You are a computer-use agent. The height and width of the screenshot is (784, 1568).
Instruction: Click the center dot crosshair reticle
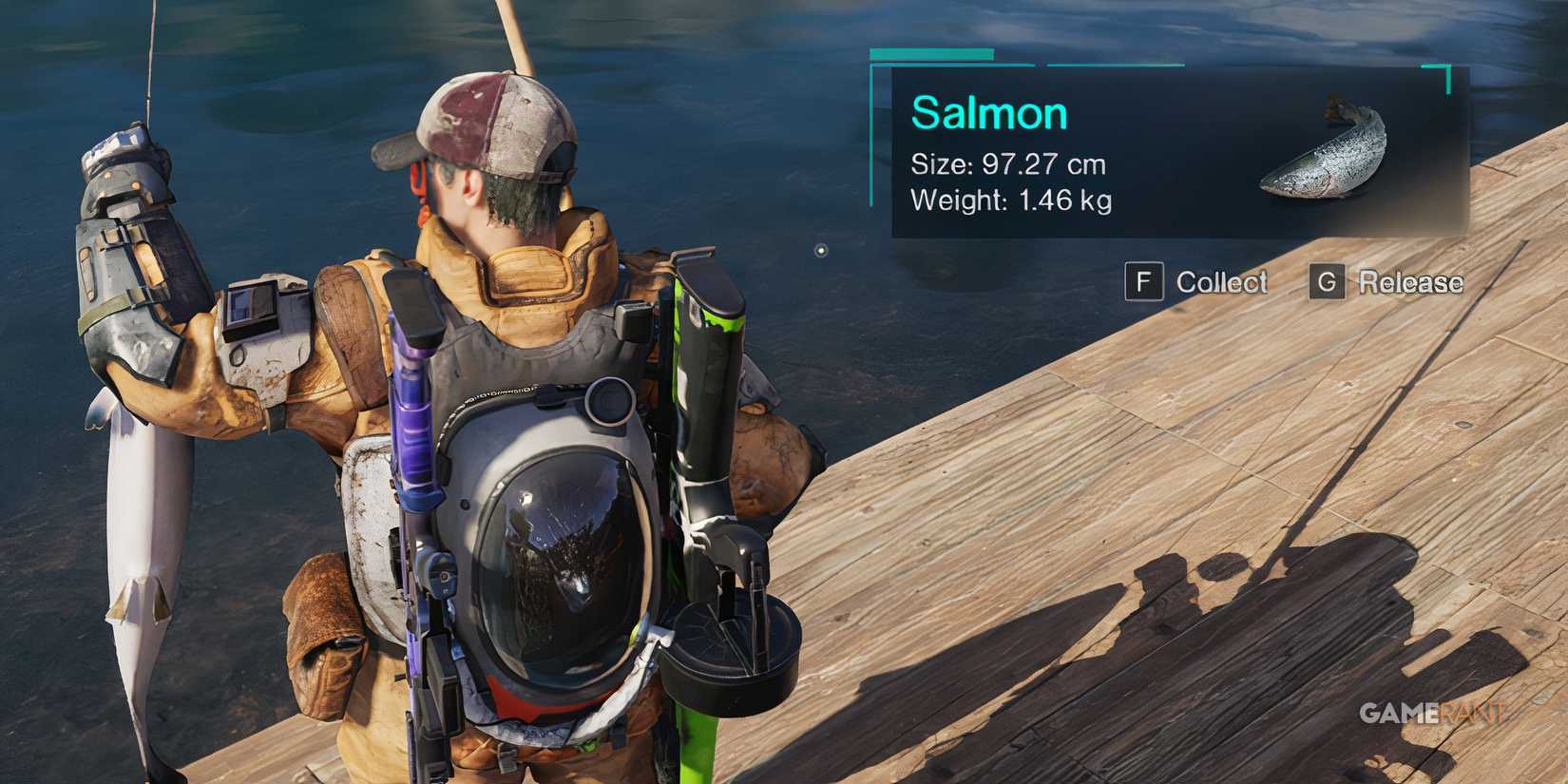click(819, 249)
